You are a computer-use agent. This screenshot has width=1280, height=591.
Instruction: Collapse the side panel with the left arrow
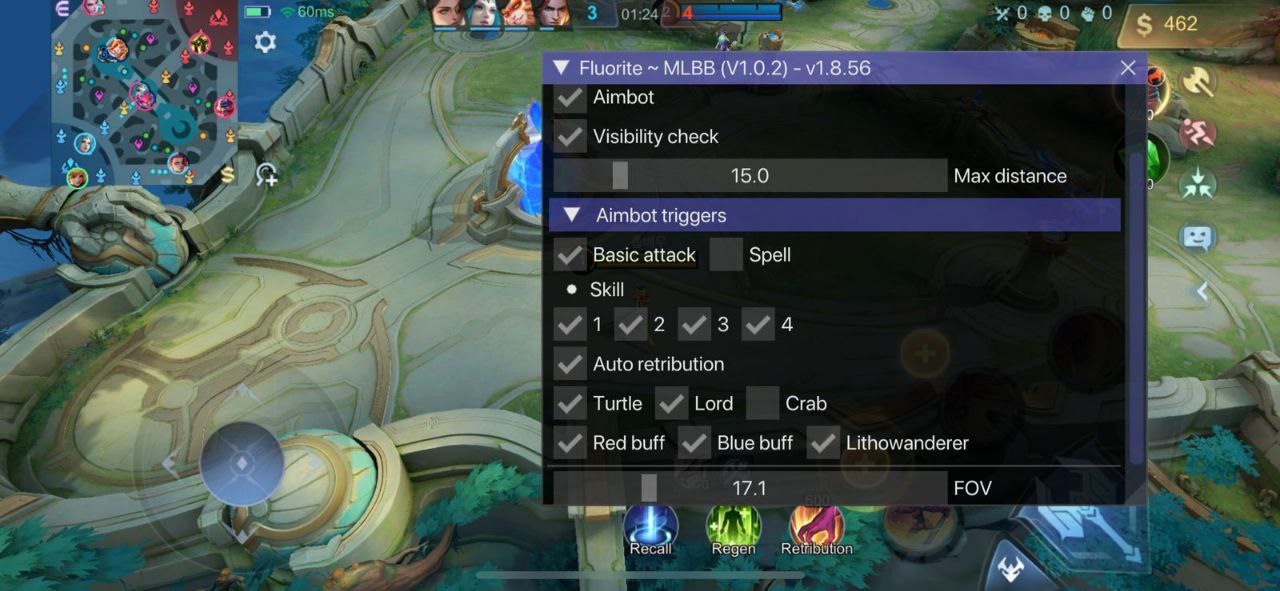click(x=1203, y=292)
